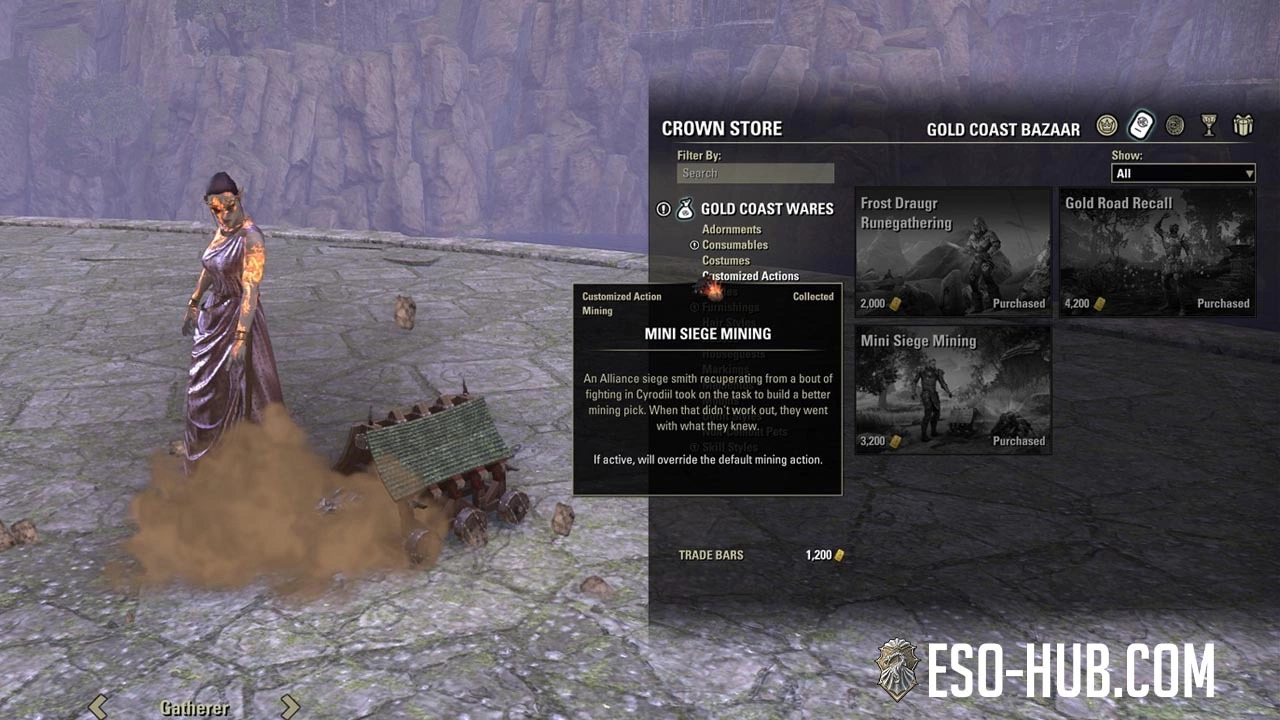The image size is (1280, 720).
Task: Select the Frost Draugr Runegathering item
Action: [x=953, y=251]
